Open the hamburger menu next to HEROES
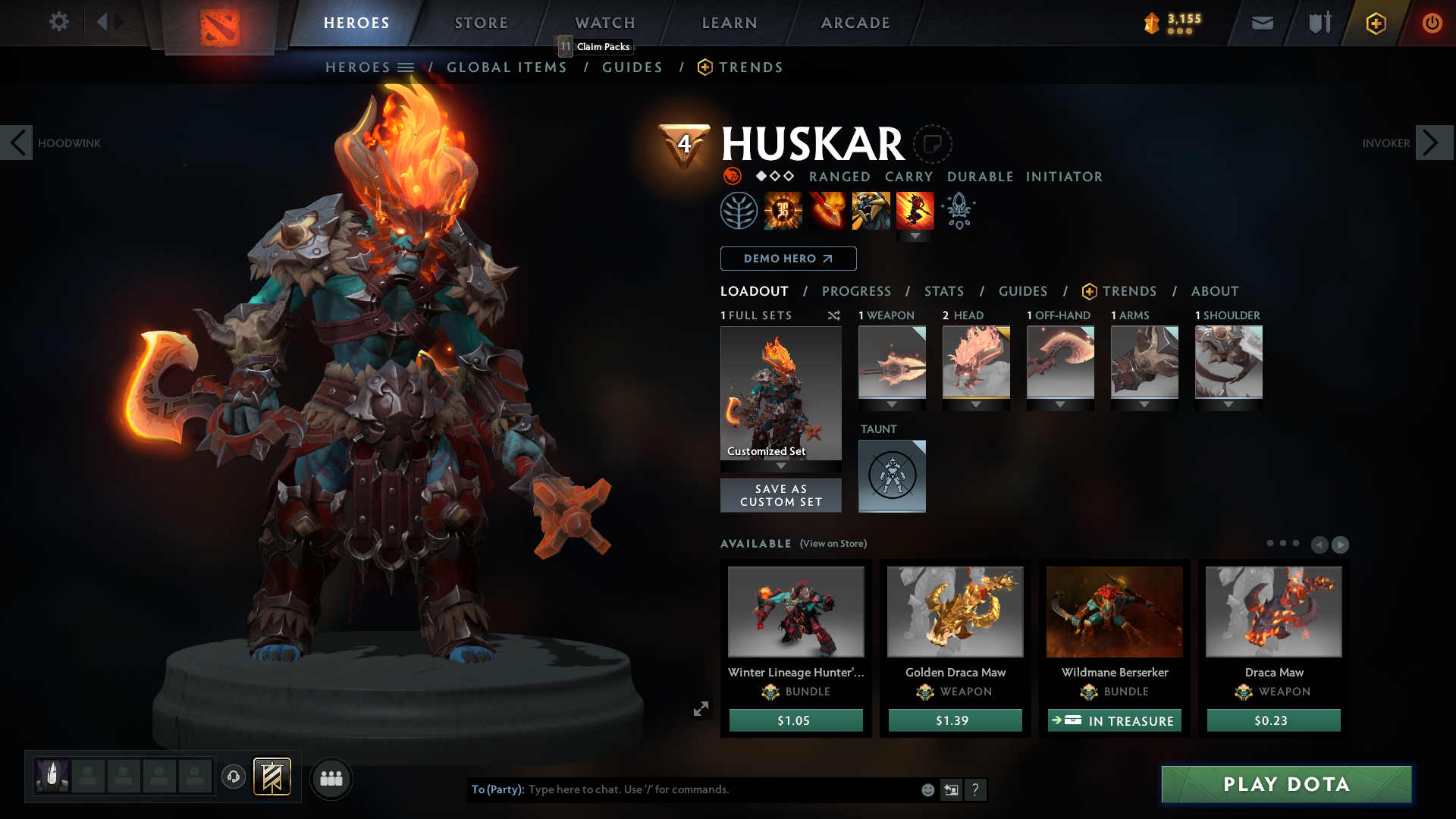Screen dimensions: 1456x819 click(406, 67)
